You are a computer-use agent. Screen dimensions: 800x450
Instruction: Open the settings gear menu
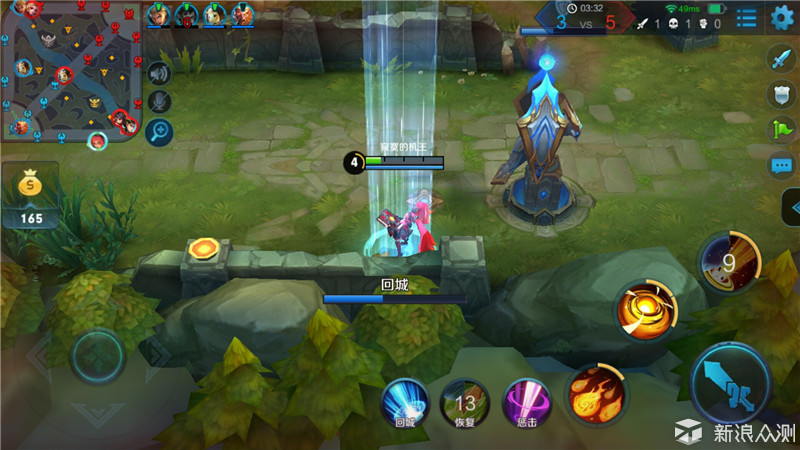pos(782,17)
